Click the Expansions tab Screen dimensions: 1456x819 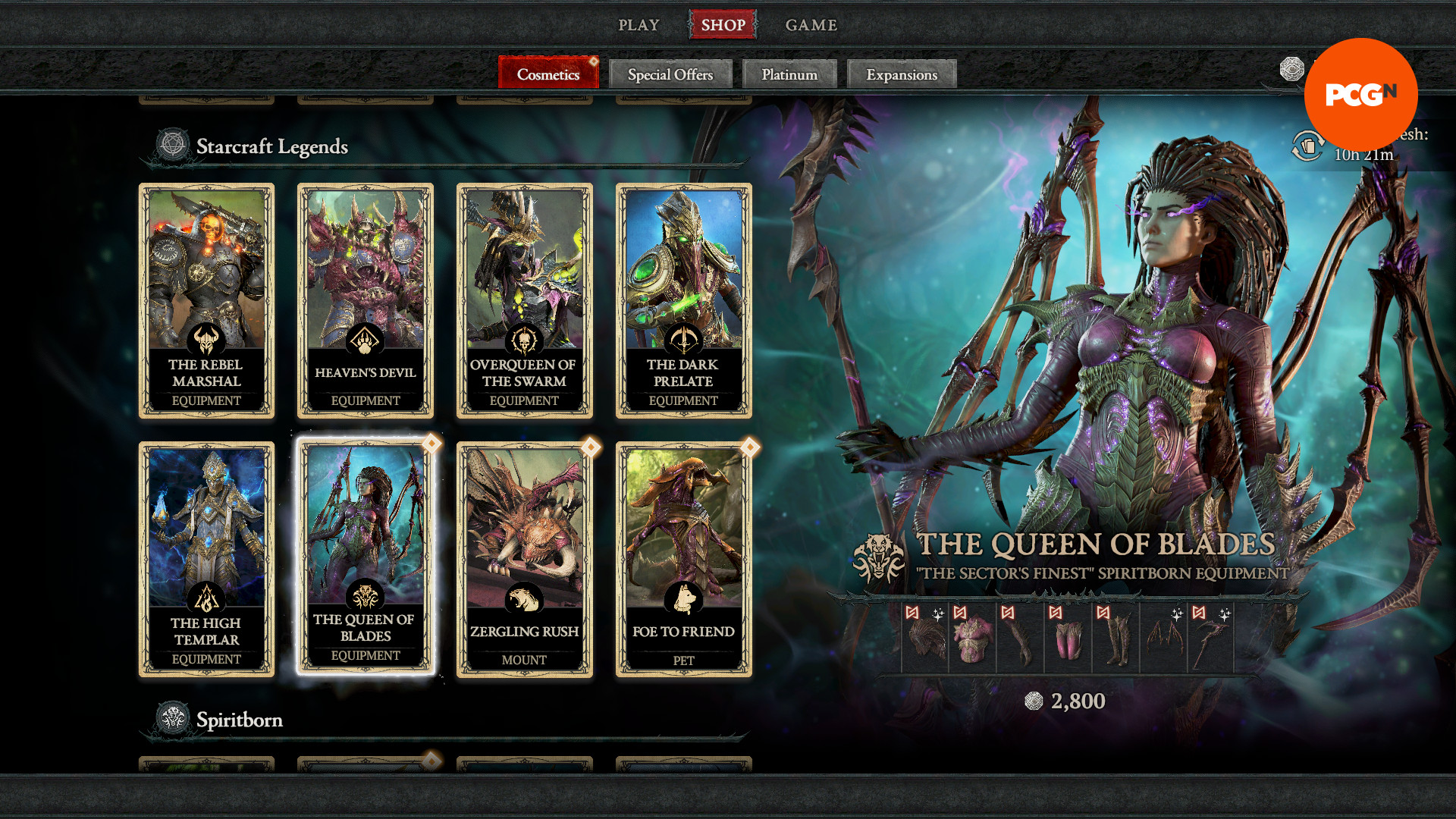[x=901, y=74]
